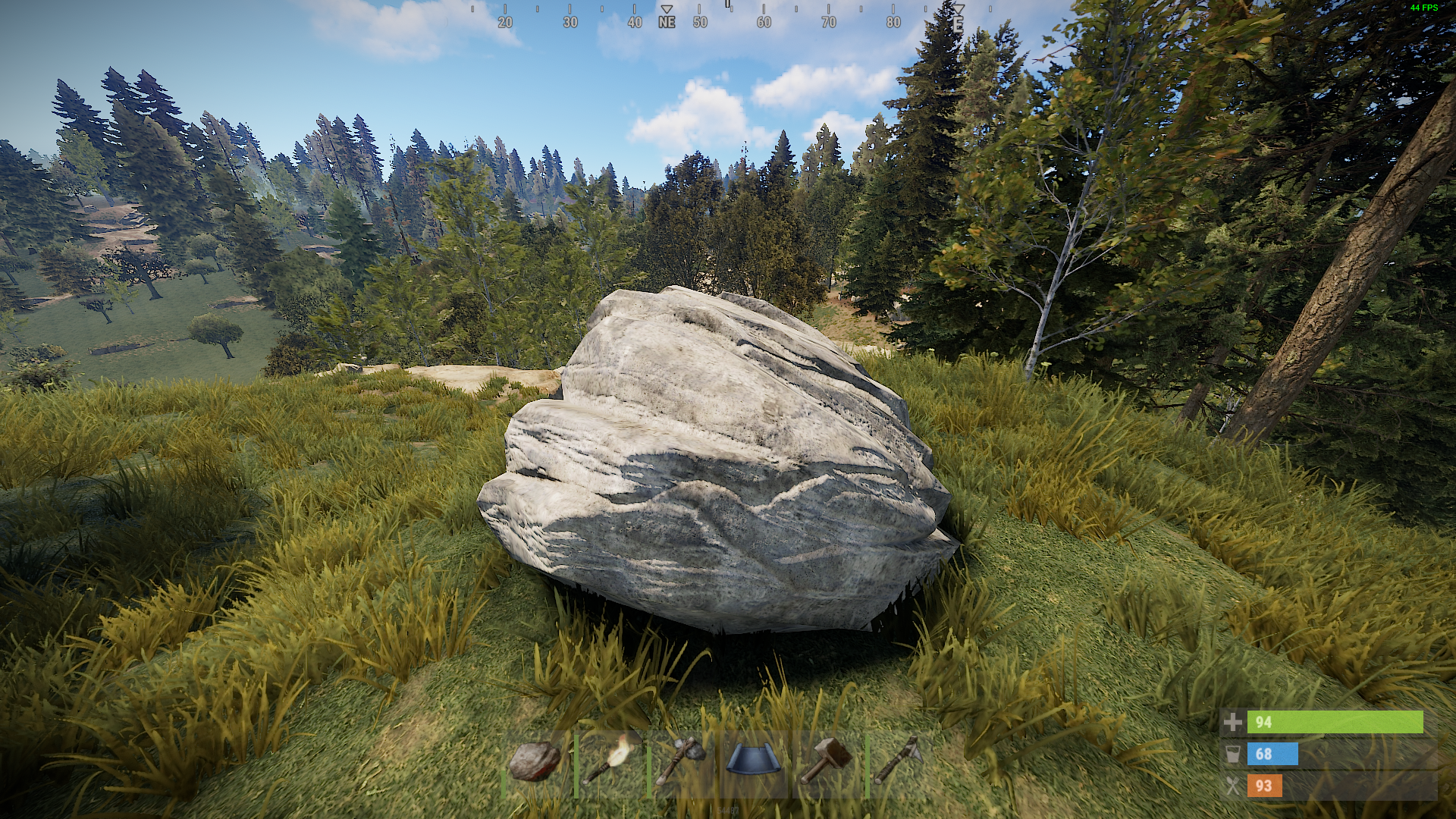Equip the lit torch hotbar slot
Image resolution: width=1456 pixels, height=819 pixels.
coord(609,761)
